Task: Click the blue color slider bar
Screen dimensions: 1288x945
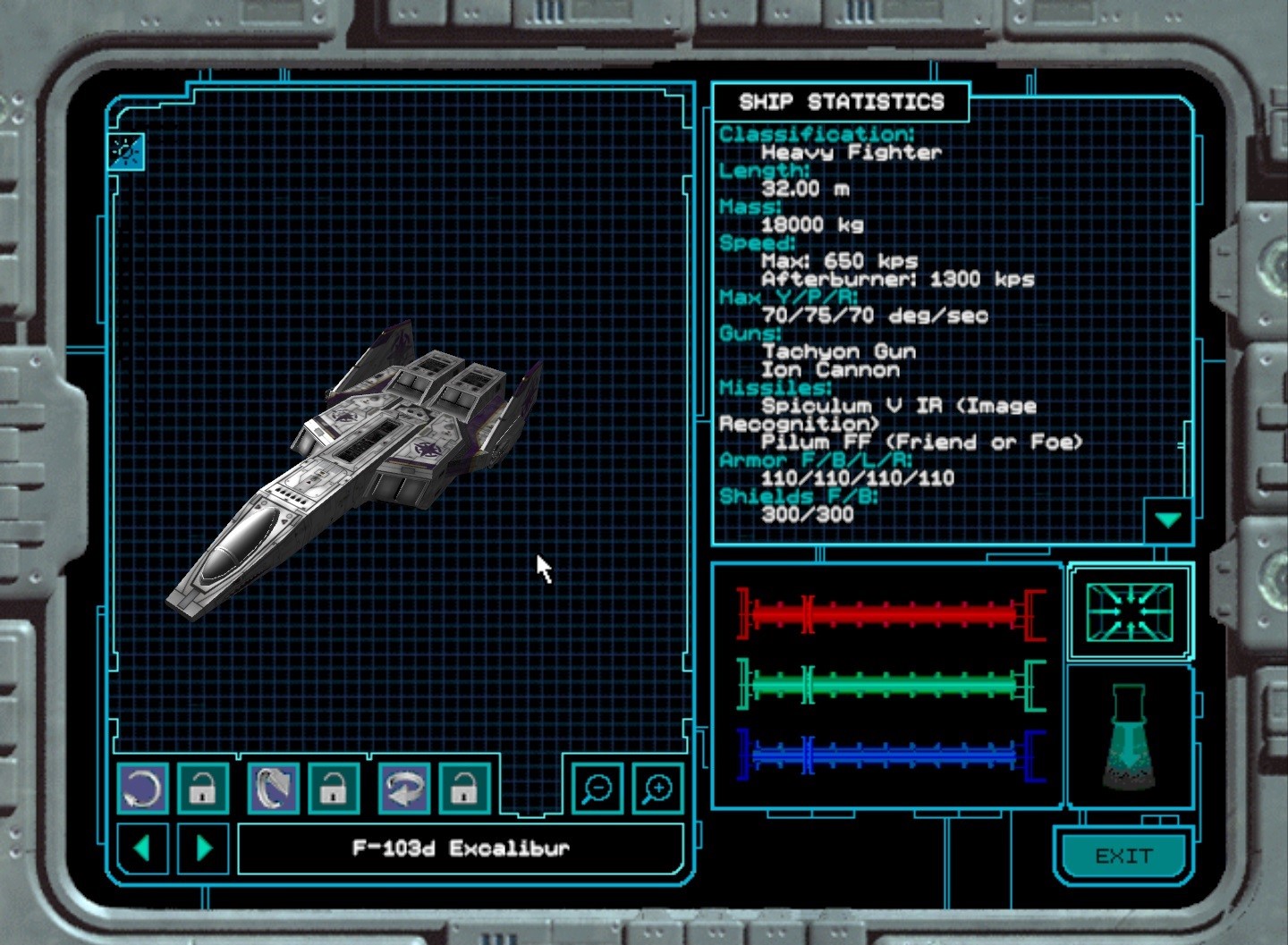Action: 890,756
